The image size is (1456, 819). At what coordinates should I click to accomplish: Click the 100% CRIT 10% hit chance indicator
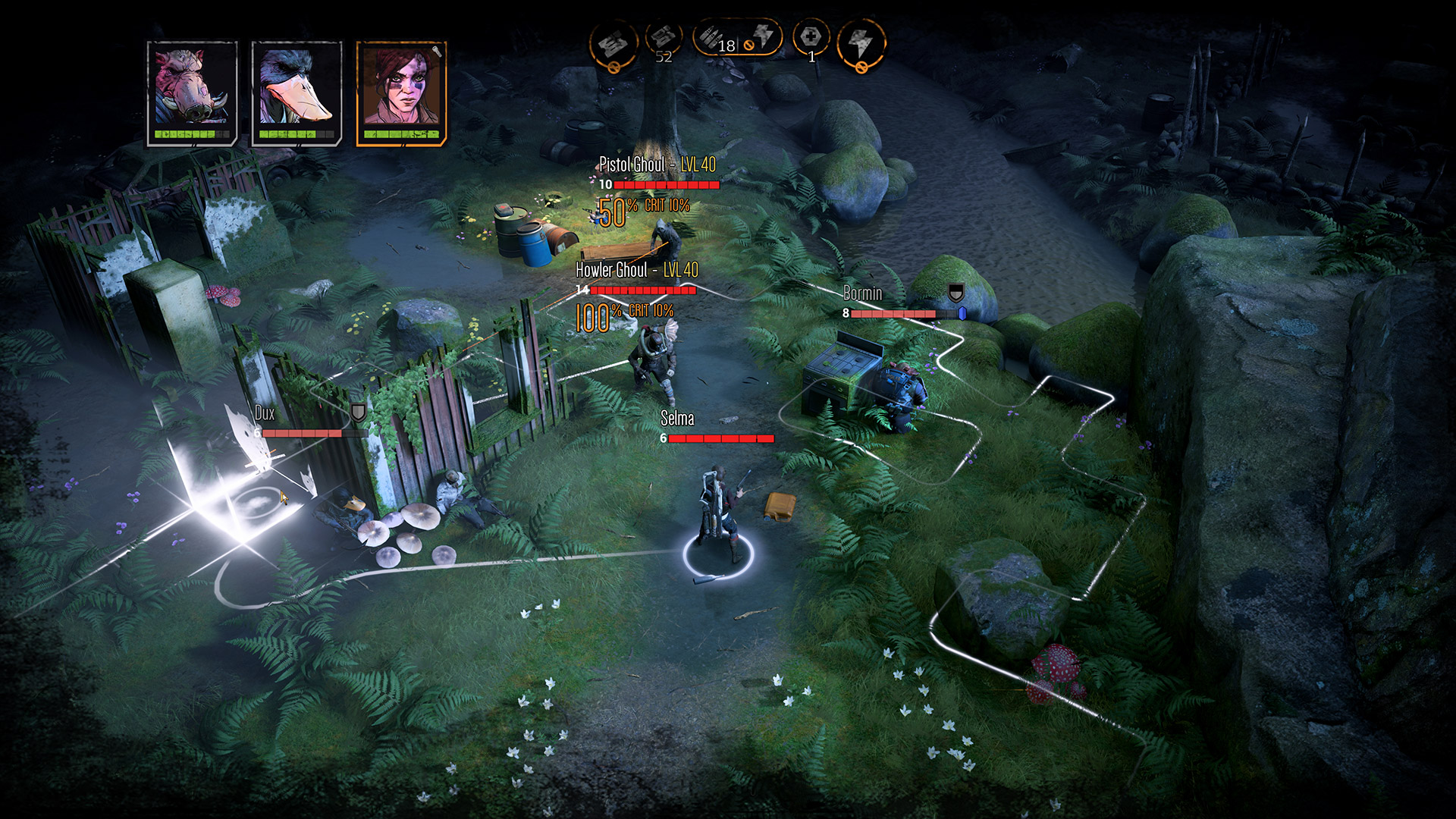pyautogui.click(x=625, y=310)
